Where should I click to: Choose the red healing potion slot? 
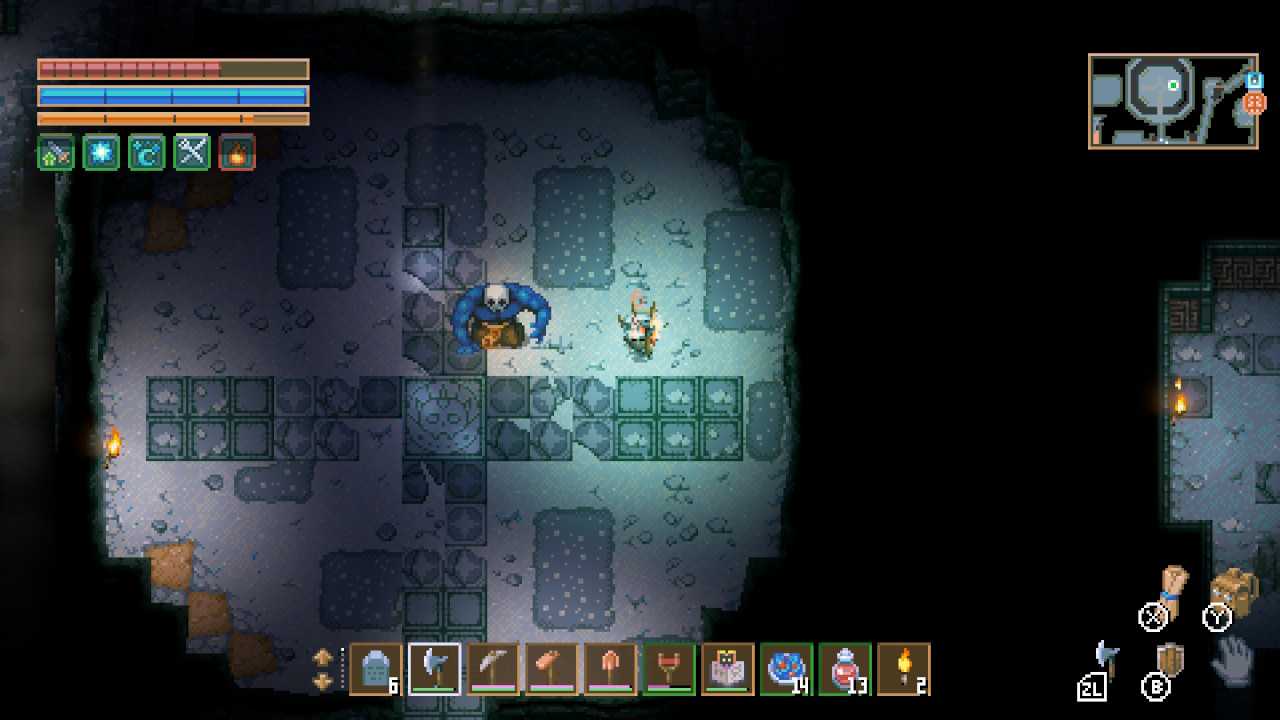pos(845,669)
